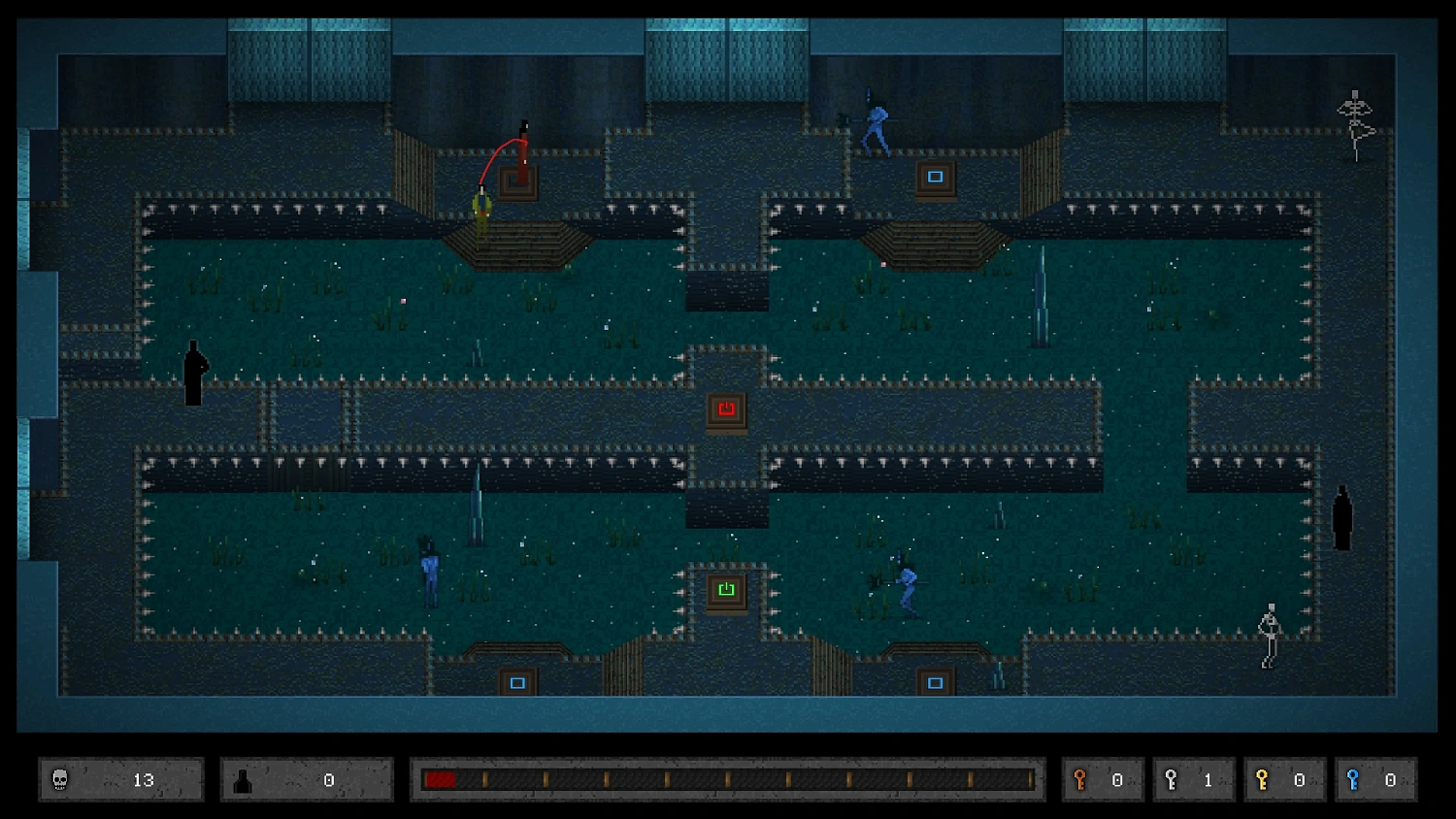Click the blue key counter icon
This screenshot has width=1456, height=819.
[1354, 779]
